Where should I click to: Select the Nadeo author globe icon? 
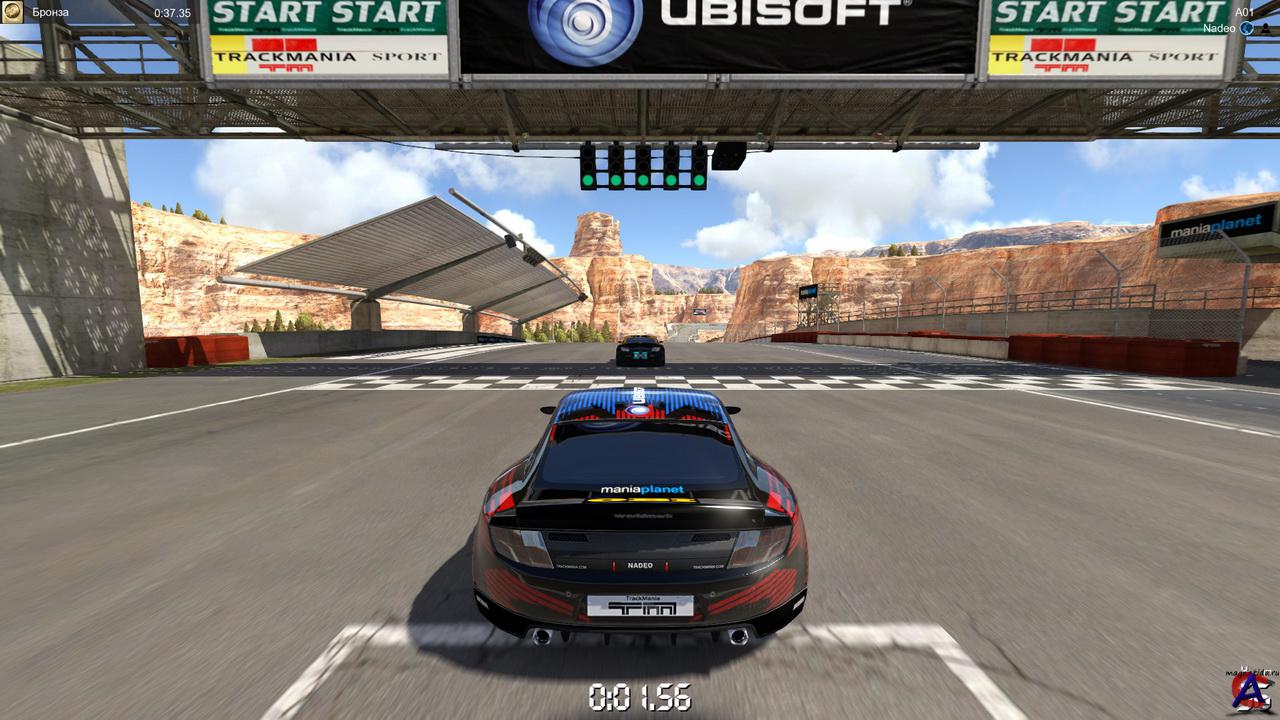click(1246, 29)
